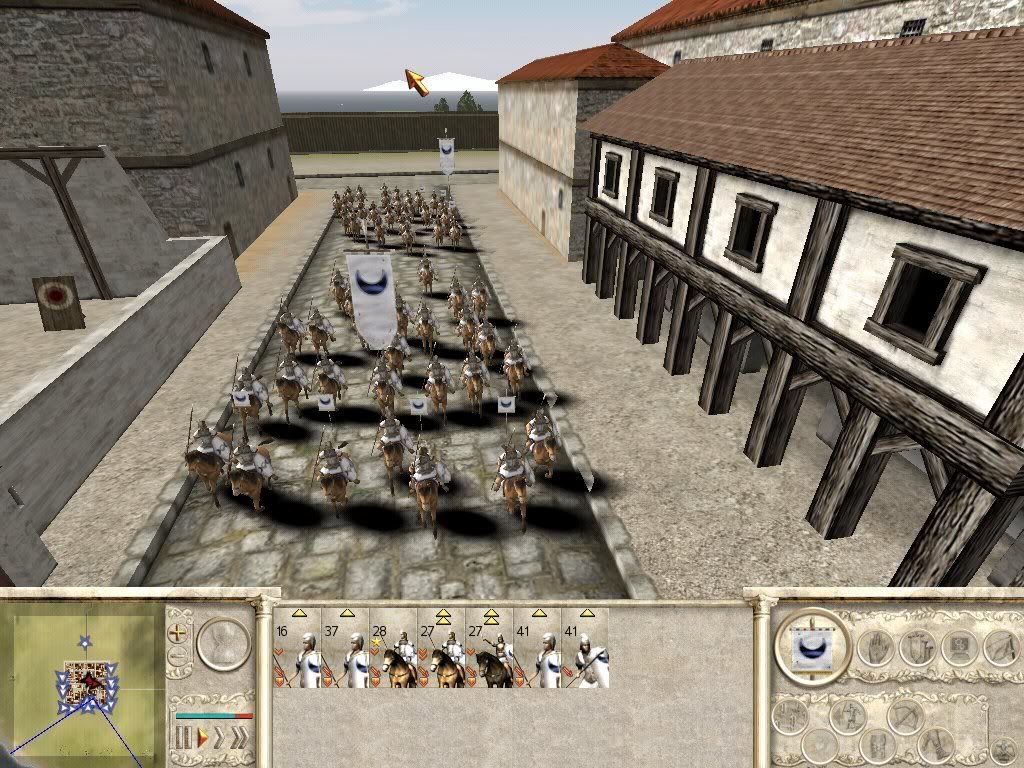Image resolution: width=1024 pixels, height=768 pixels.
Task: Click the crescent faction banner button
Action: (x=813, y=646)
